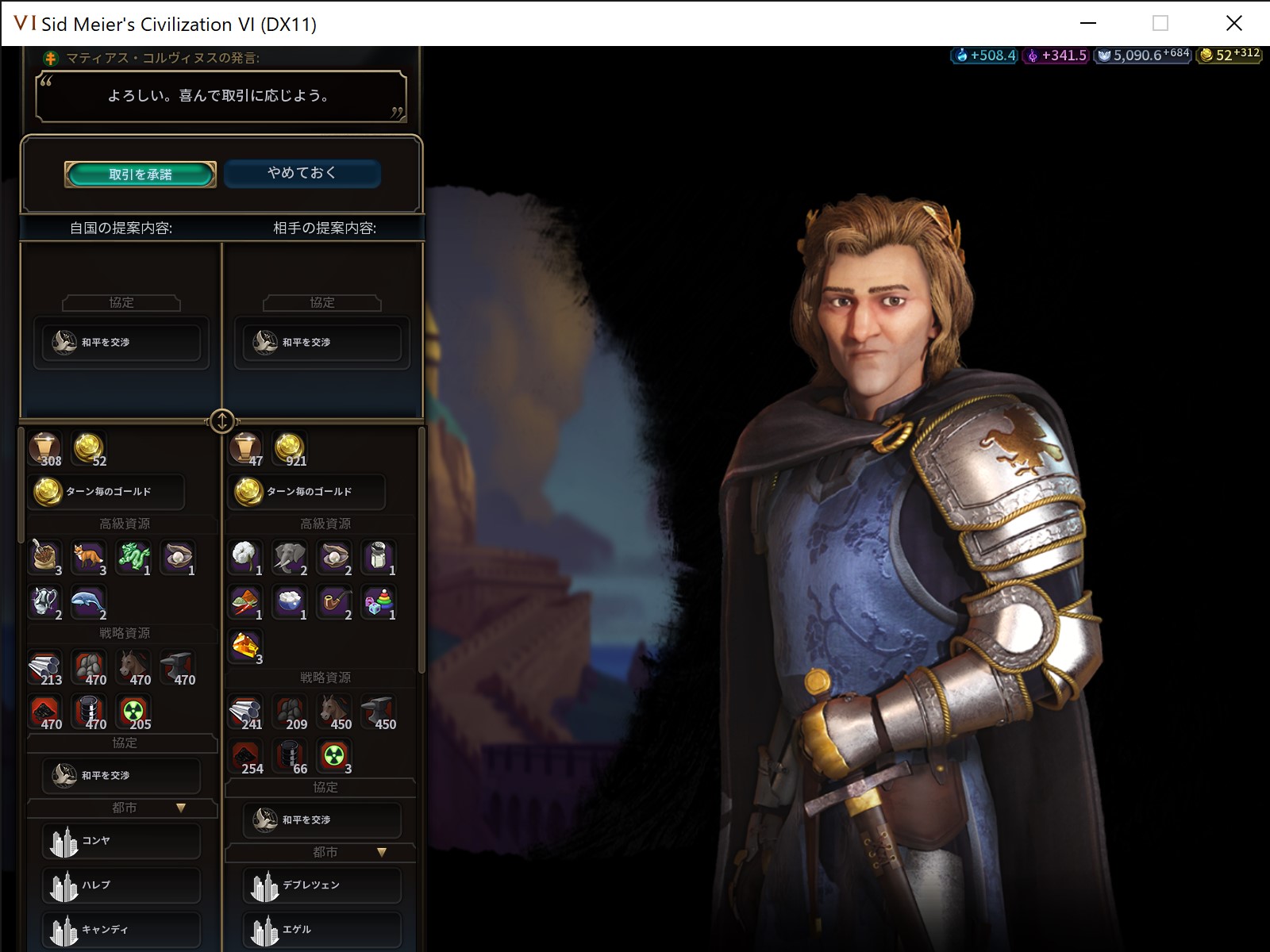
Task: Decline the deal with やめておく
Action: [302, 174]
